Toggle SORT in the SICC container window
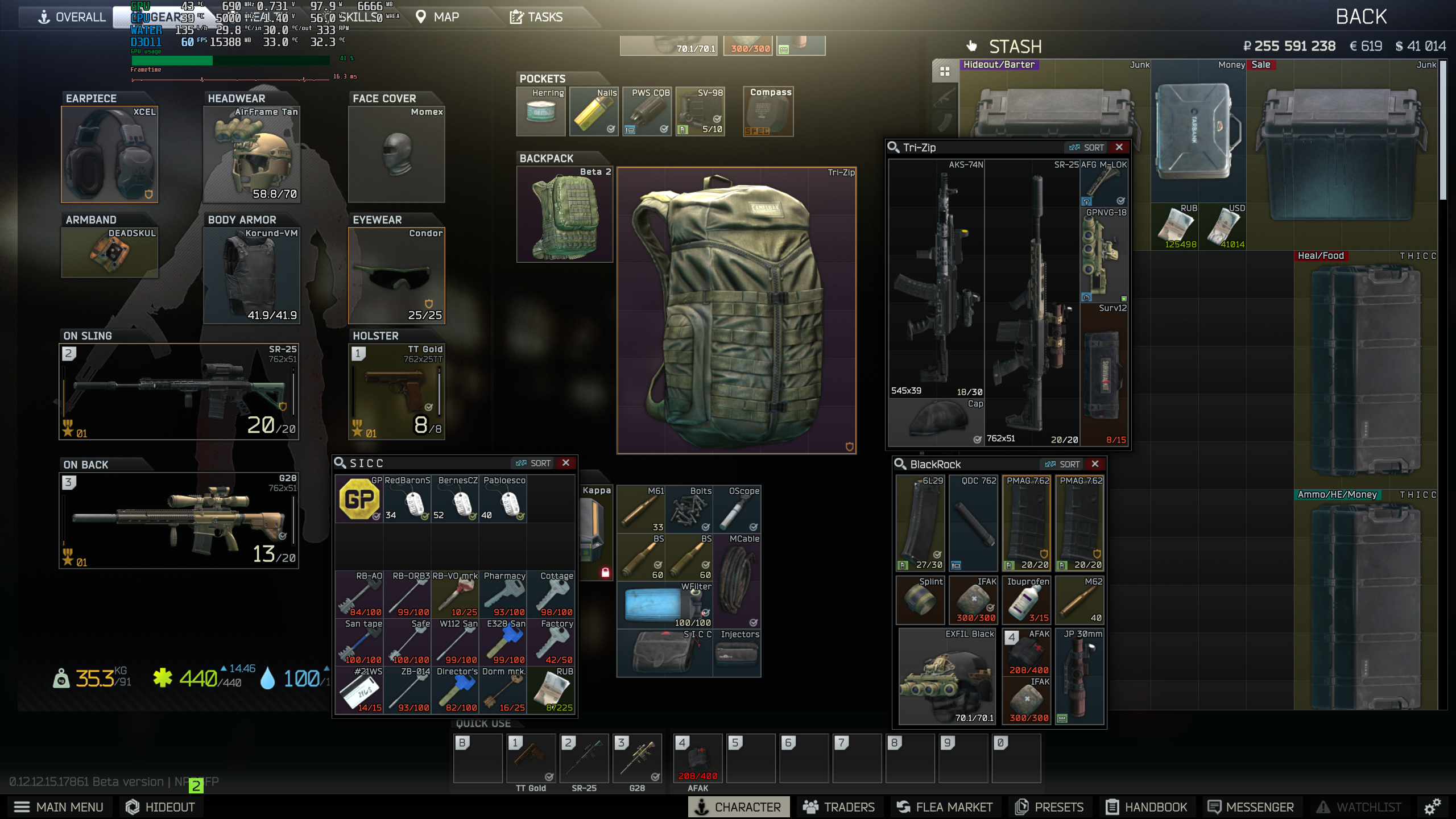1456x819 pixels. tap(533, 462)
